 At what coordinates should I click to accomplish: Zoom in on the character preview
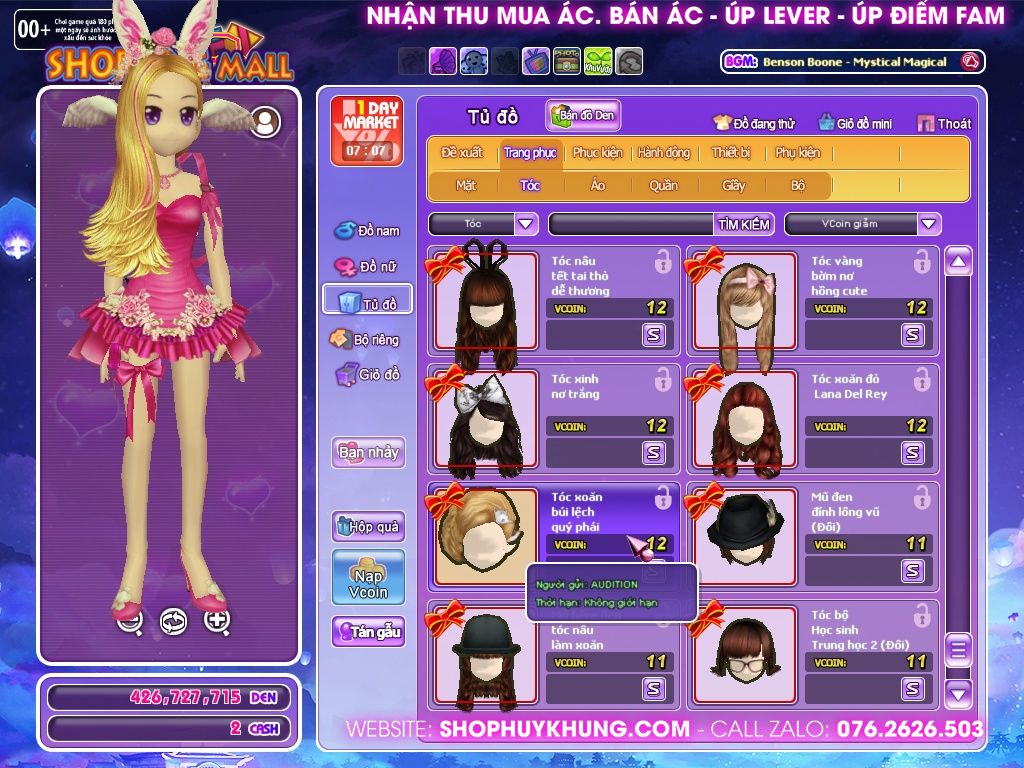tap(217, 621)
